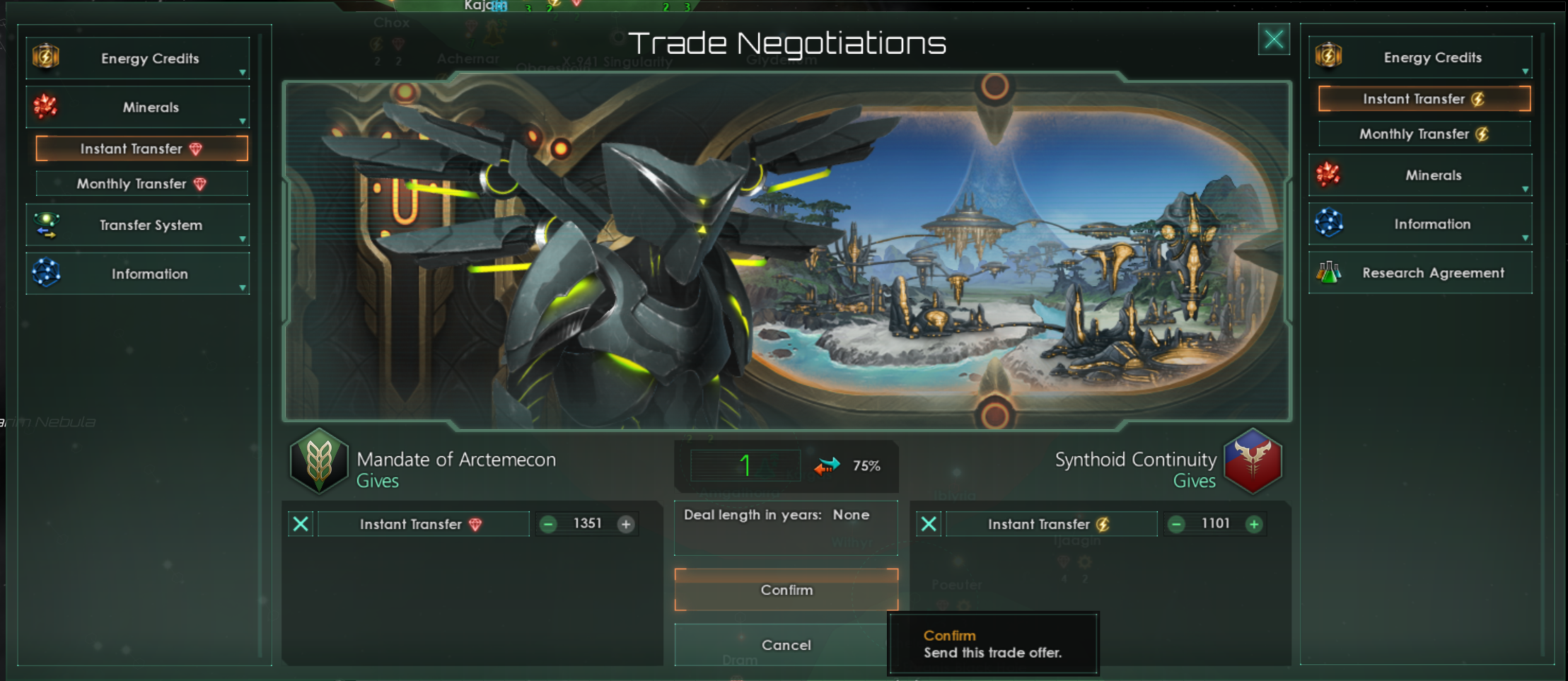Increase Mandate's mineral amount from 1351
The image size is (1568, 681).
pos(626,524)
